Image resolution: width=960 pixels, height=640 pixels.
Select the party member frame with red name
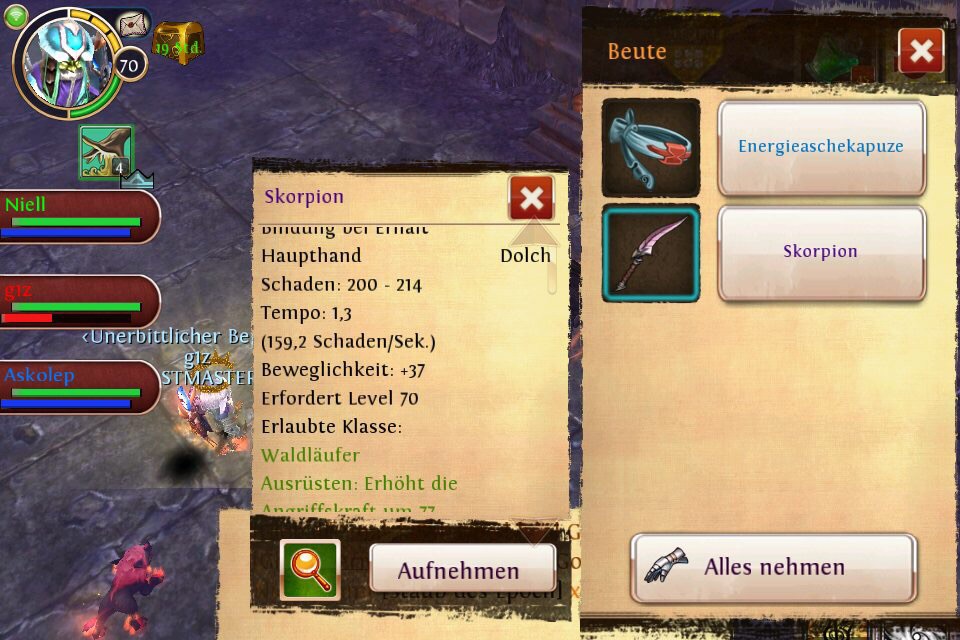click(78, 301)
